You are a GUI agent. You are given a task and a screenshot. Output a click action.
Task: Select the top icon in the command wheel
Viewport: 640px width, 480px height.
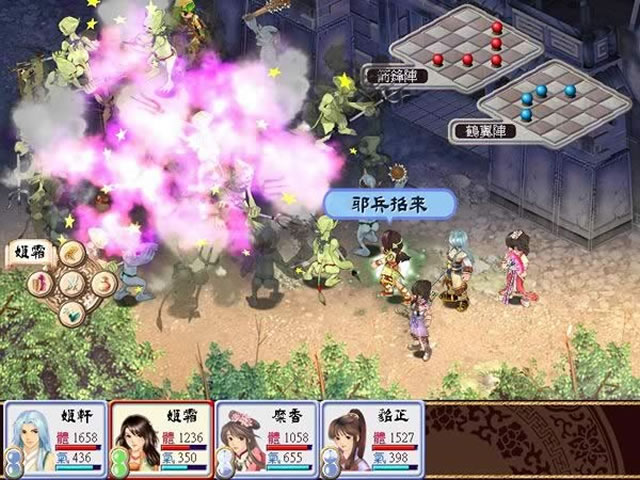pos(71,253)
